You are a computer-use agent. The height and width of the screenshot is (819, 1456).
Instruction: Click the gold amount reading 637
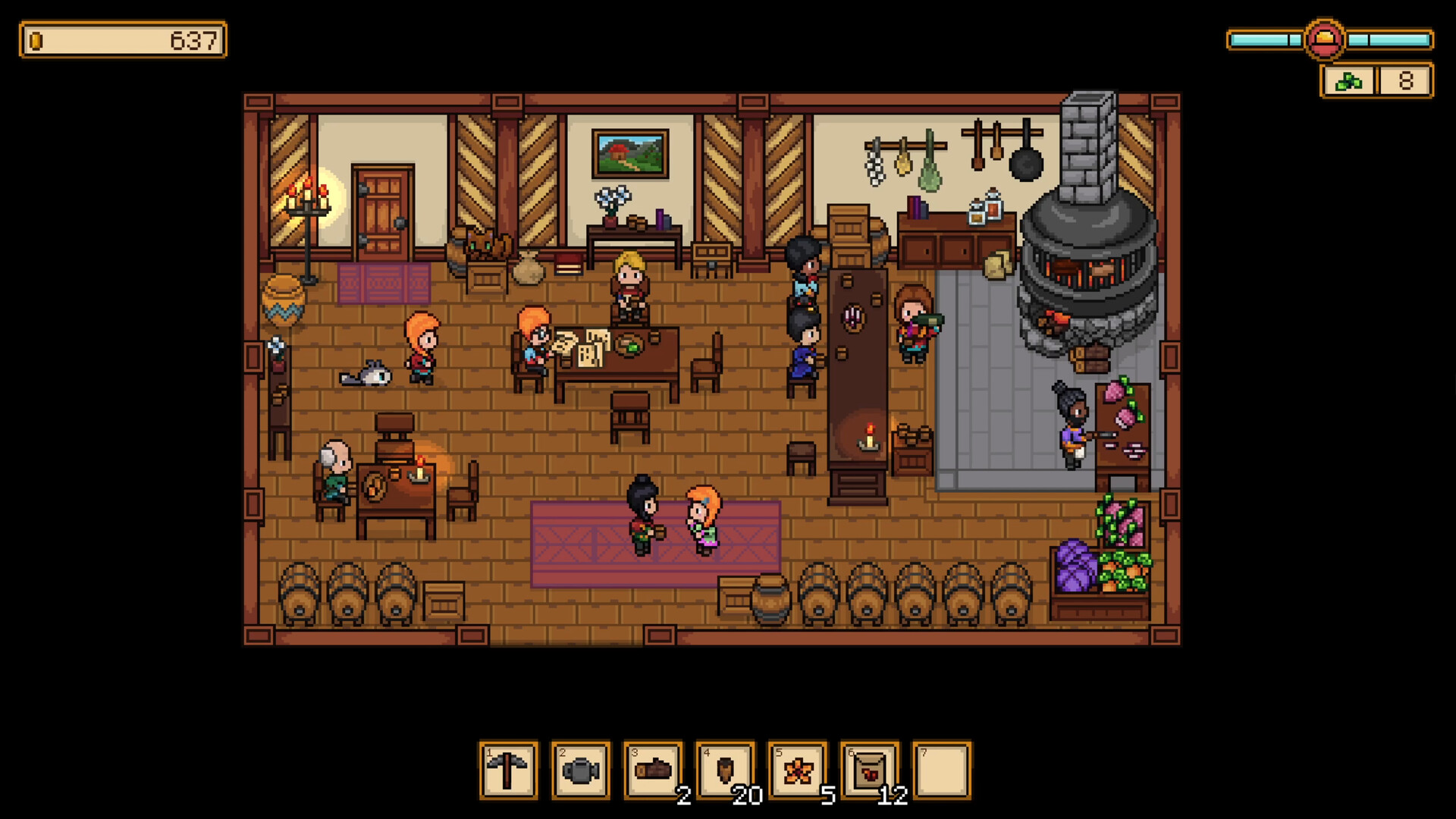point(194,42)
